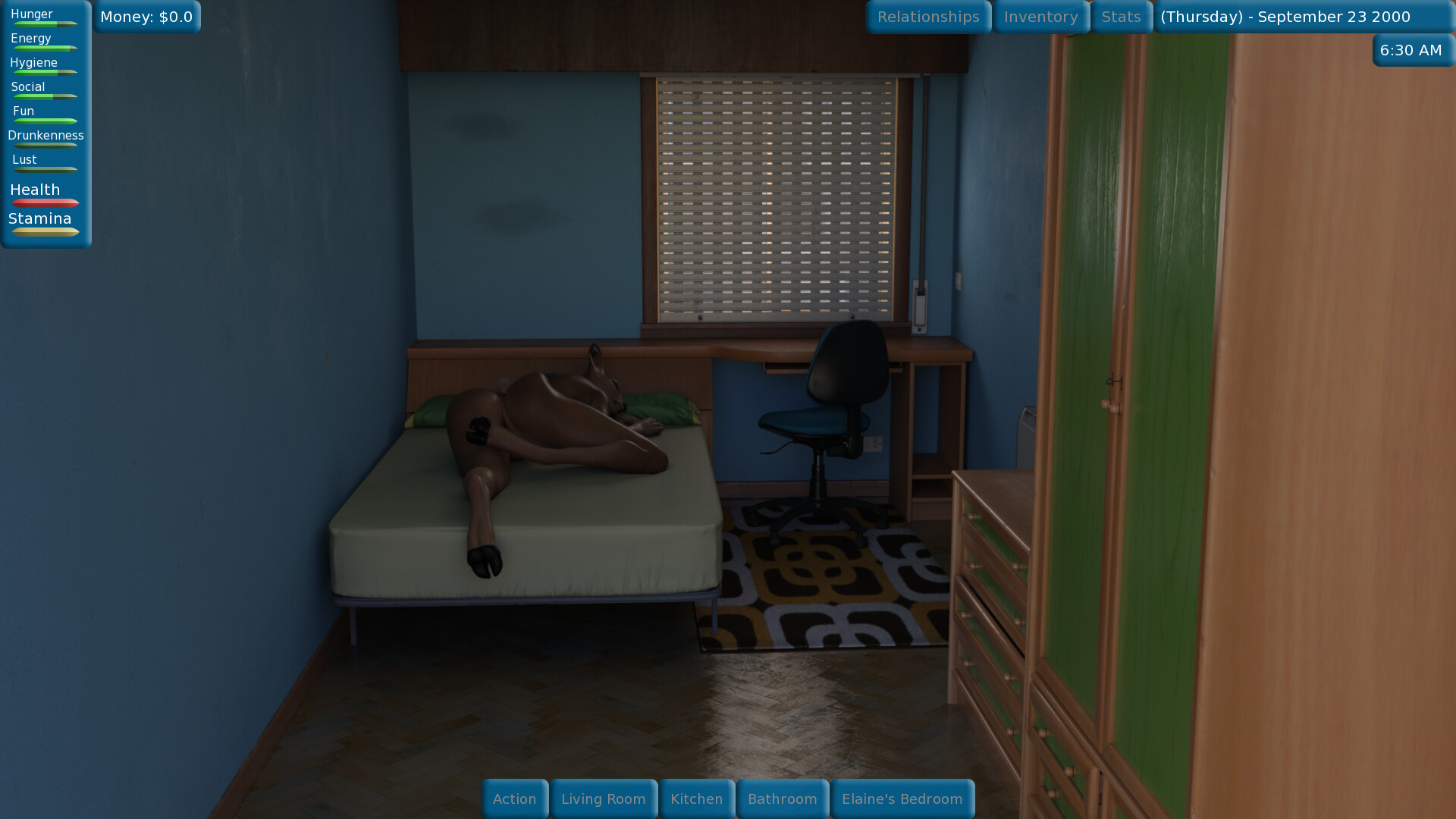Click the Action button
This screenshot has height=819, width=1456.
(x=515, y=799)
